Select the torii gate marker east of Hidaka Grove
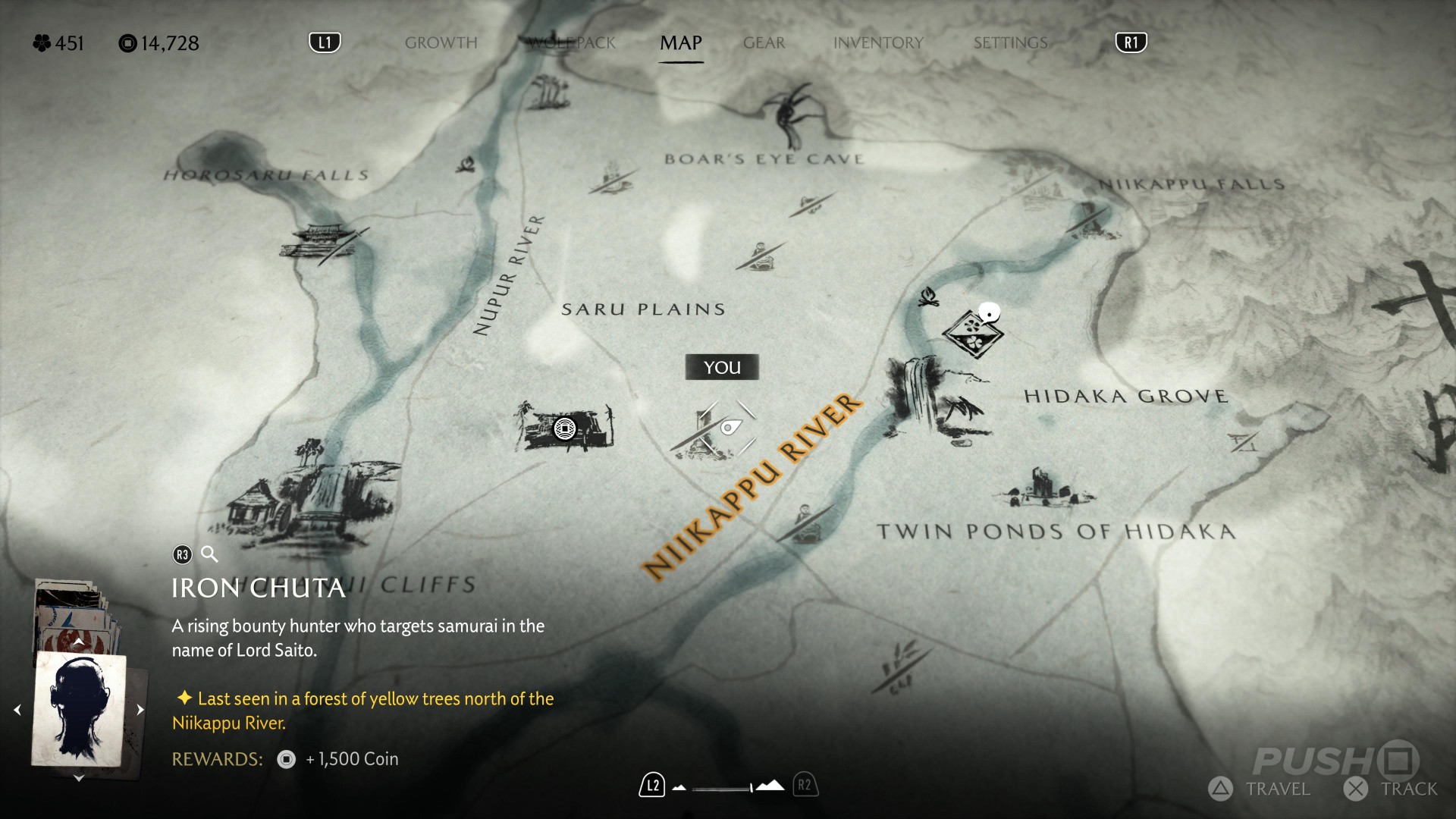The width and height of the screenshot is (1456, 819). tap(1243, 441)
